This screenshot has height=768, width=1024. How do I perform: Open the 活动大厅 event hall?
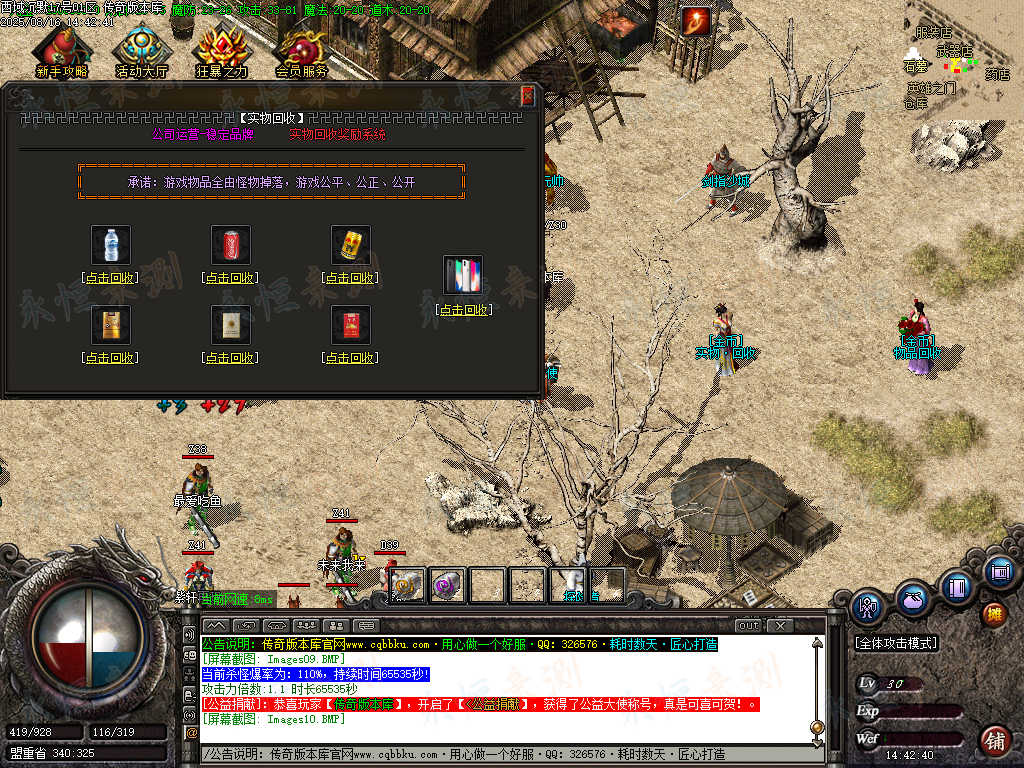141,52
